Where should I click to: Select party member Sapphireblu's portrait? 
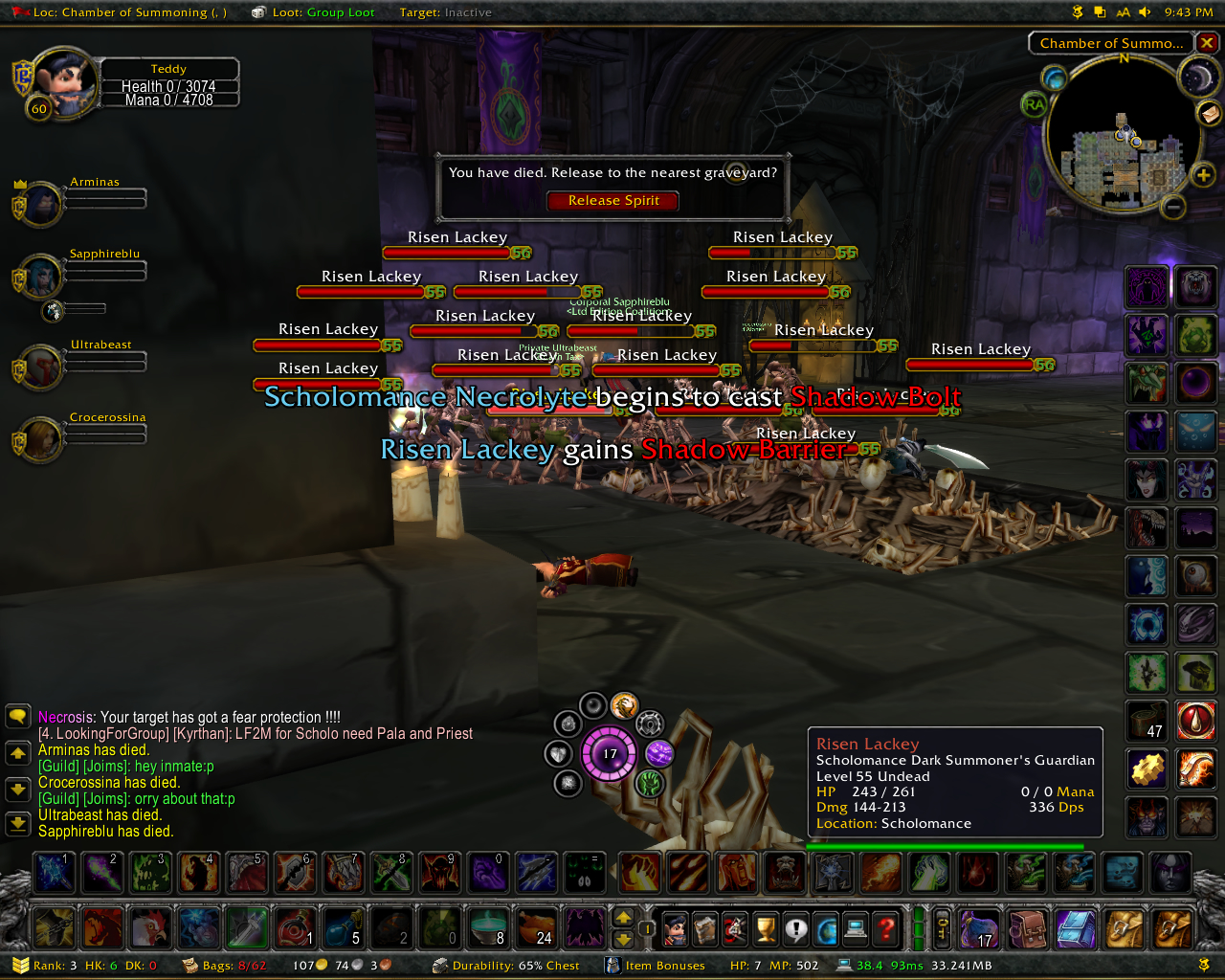click(40, 277)
